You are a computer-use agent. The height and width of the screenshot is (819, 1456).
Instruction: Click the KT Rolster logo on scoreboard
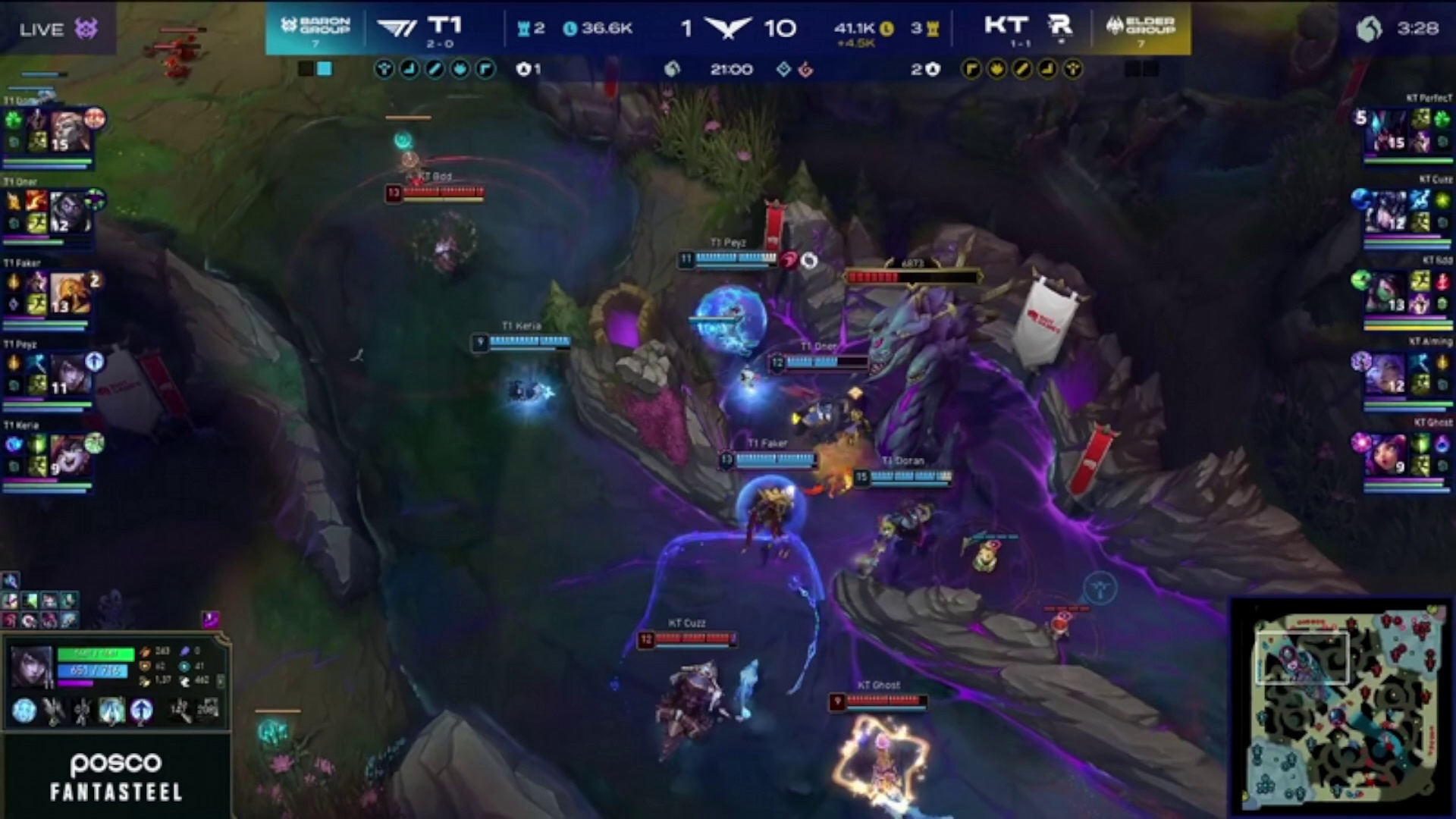(1059, 27)
